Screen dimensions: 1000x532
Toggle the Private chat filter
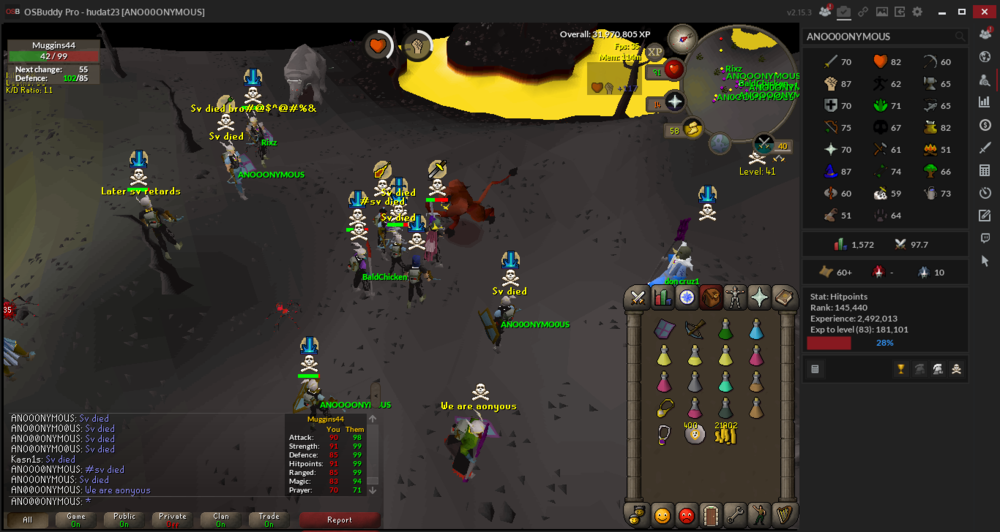click(171, 519)
